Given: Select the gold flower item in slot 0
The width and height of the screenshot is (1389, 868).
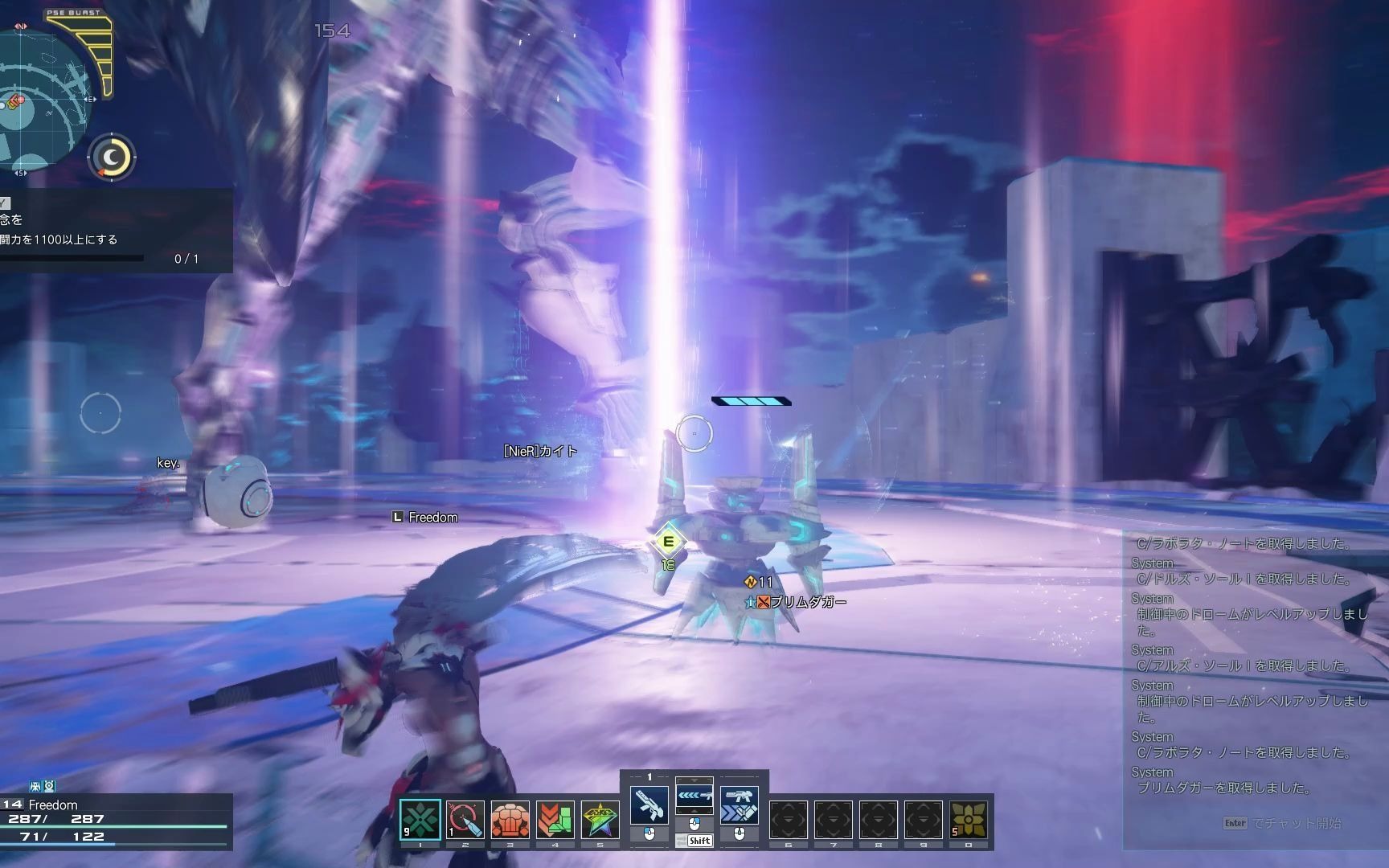Looking at the screenshot, I should [x=969, y=819].
